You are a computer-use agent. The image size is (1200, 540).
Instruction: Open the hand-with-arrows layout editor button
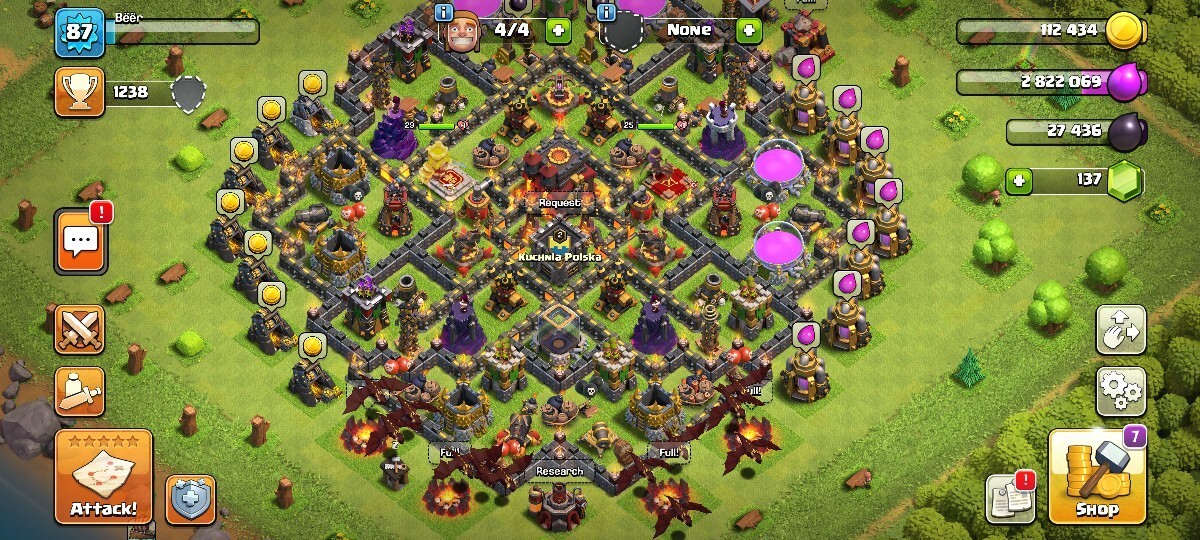1121,329
